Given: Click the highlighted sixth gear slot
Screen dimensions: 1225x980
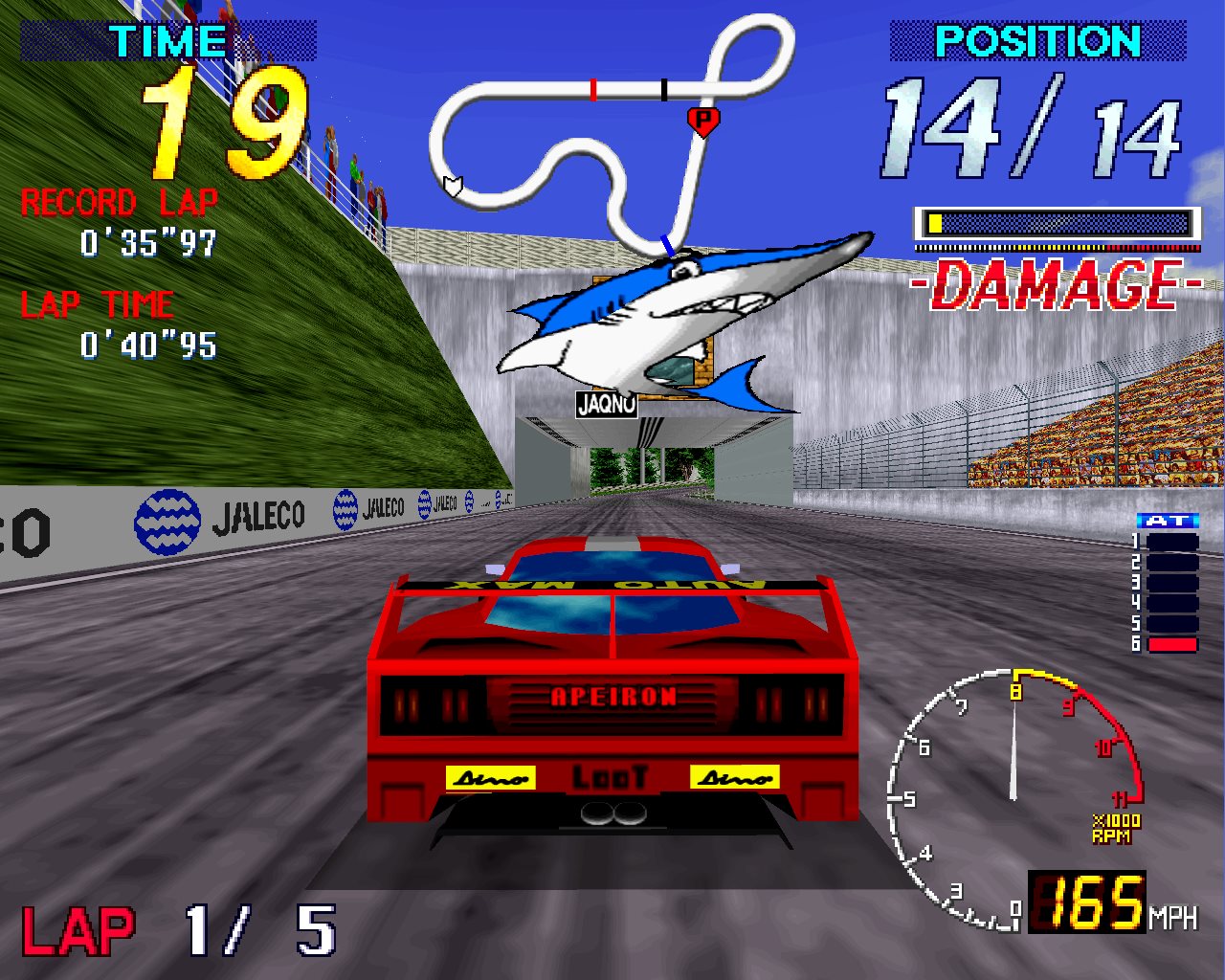Looking at the screenshot, I should pos(1172,644).
